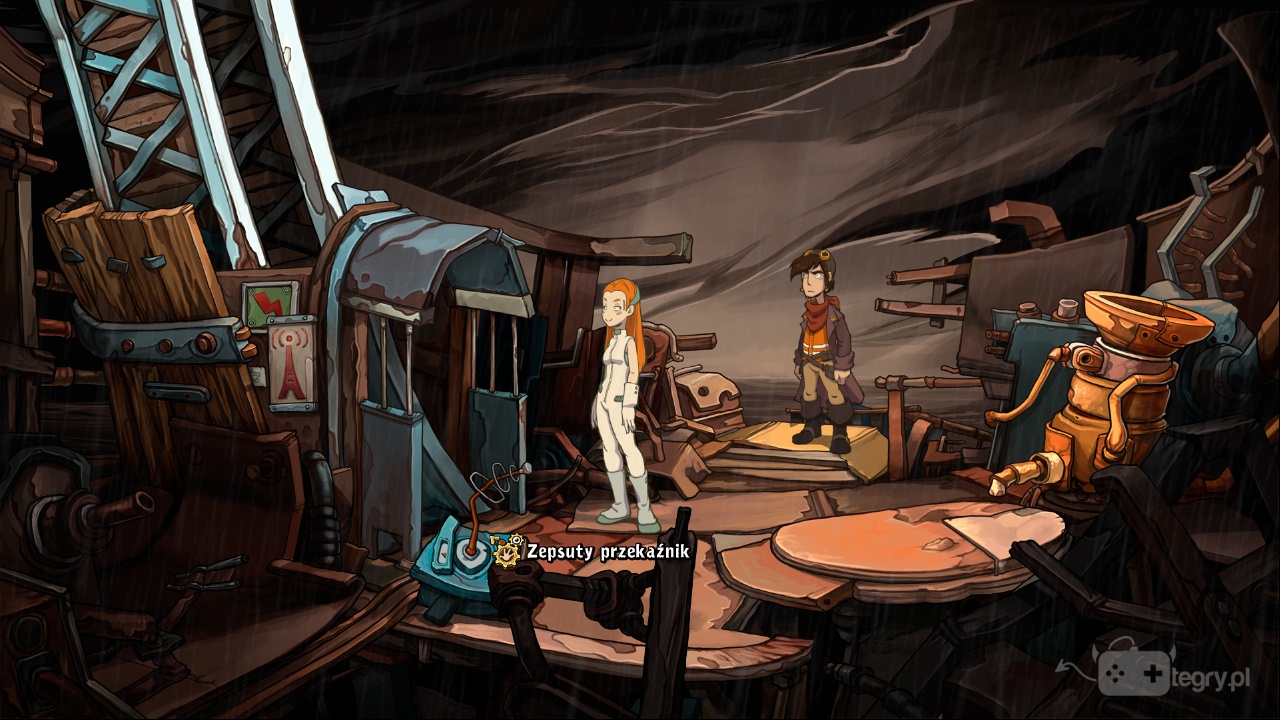
Task: Select the hand gear icon on the cursor
Action: [506, 556]
